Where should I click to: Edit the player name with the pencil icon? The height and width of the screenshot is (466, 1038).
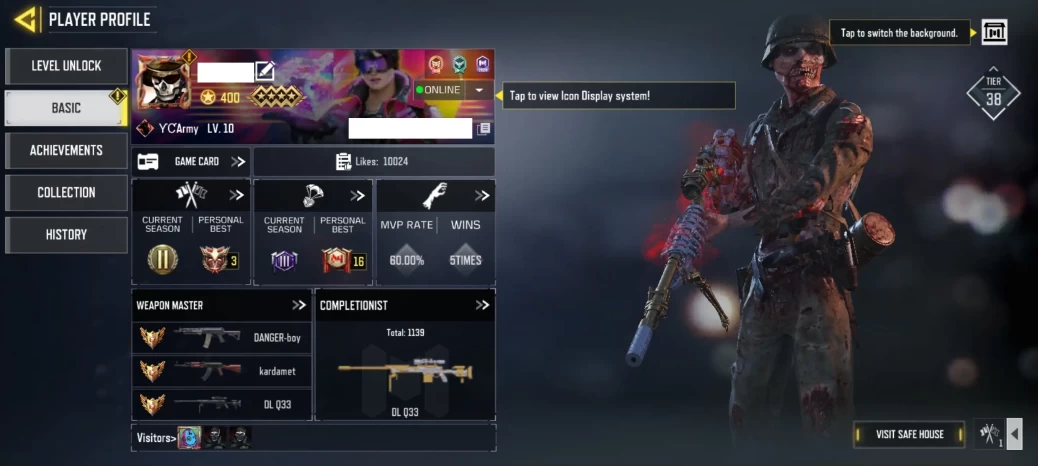[x=264, y=71]
